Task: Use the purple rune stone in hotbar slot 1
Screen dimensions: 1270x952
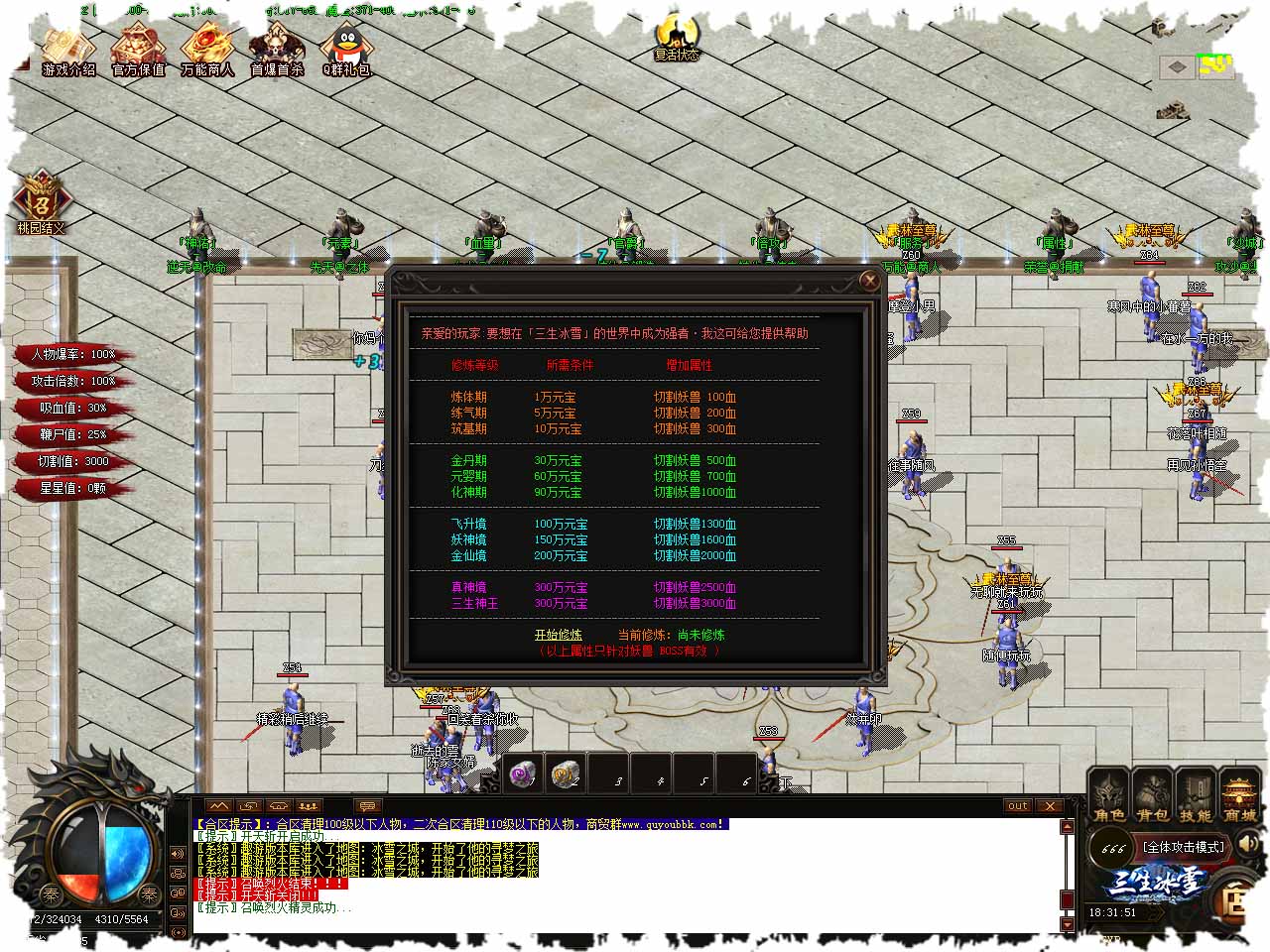Action: pos(523,774)
